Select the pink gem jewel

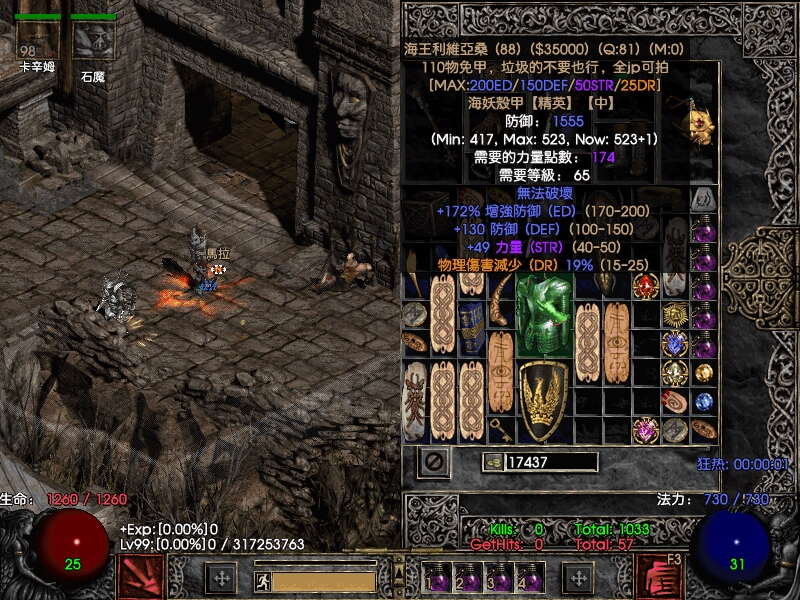(646, 430)
